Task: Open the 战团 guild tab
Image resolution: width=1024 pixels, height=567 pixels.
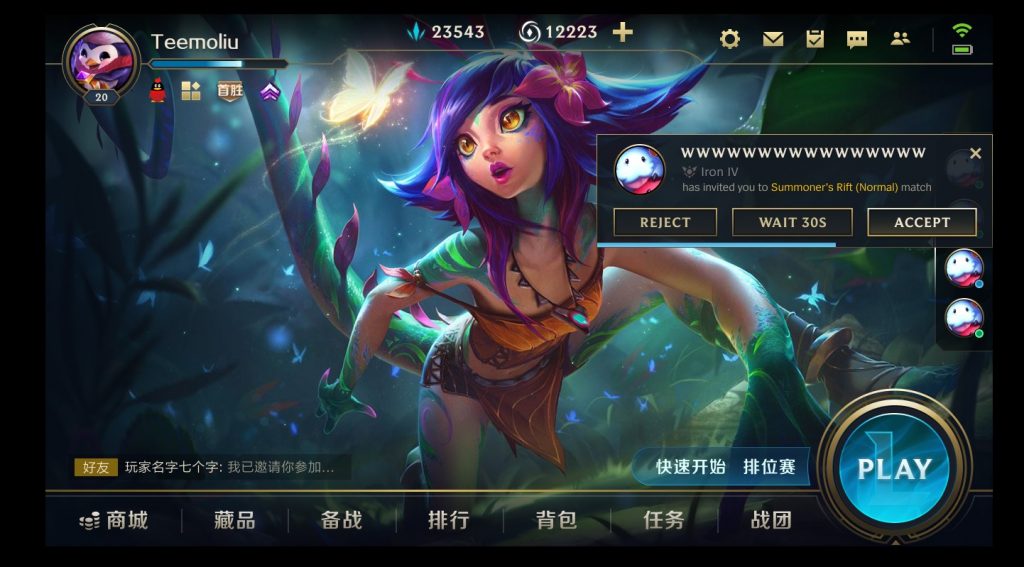Action: click(x=771, y=520)
